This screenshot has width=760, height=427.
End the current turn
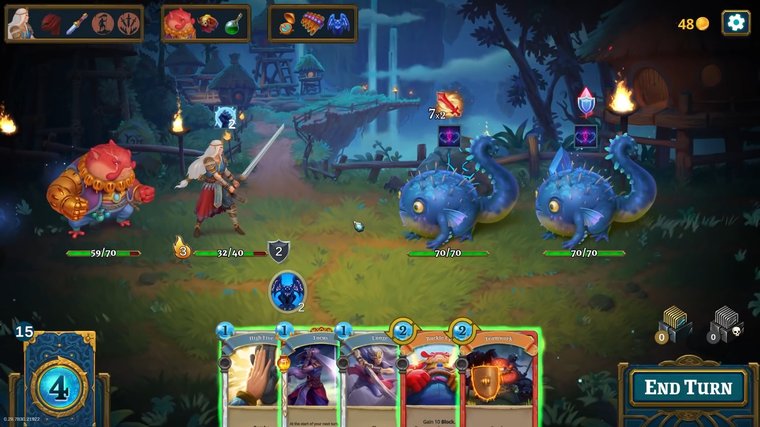[x=687, y=388]
